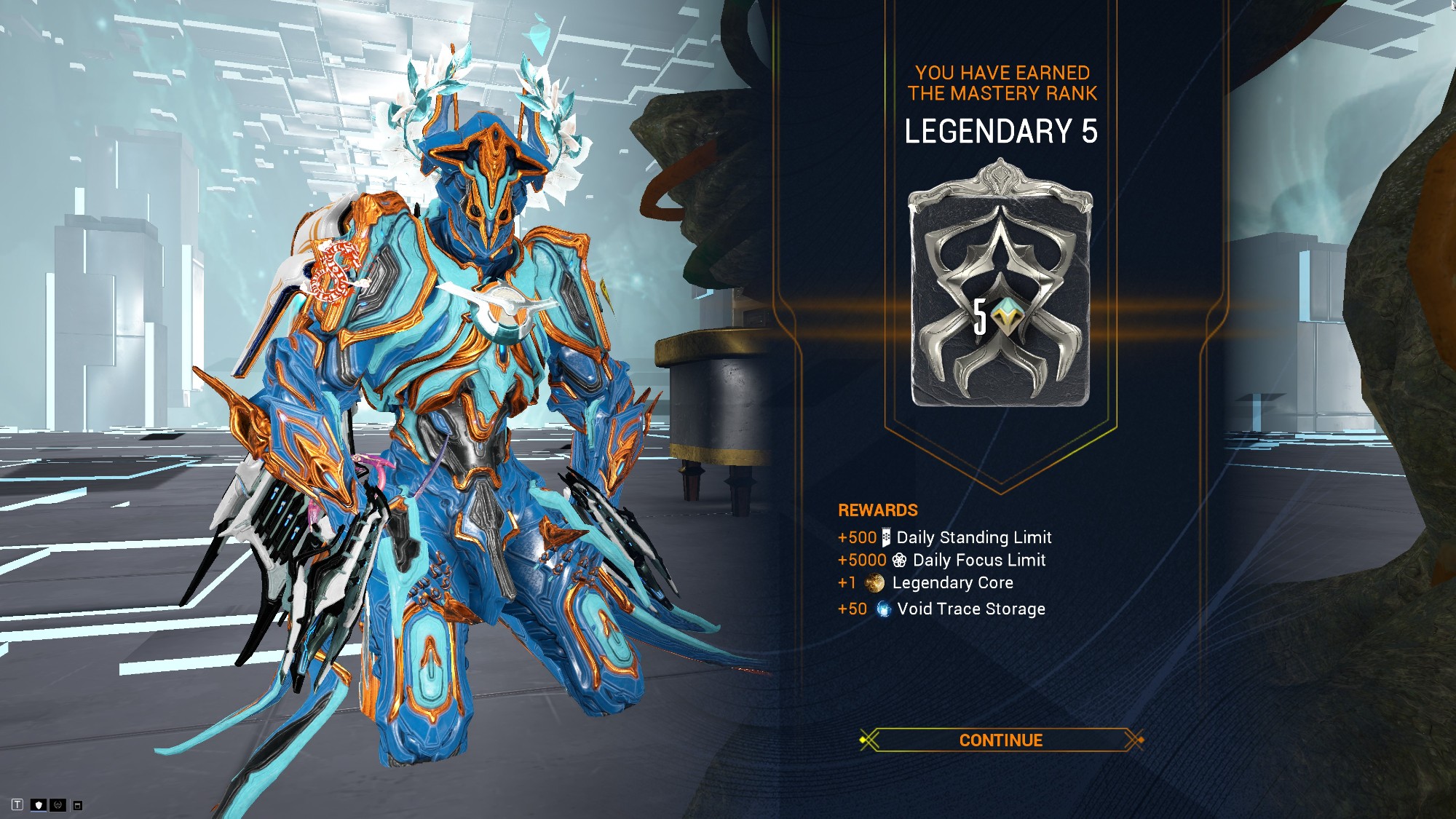Click the small chat window icon
1456x819 pixels.
pos(78,805)
